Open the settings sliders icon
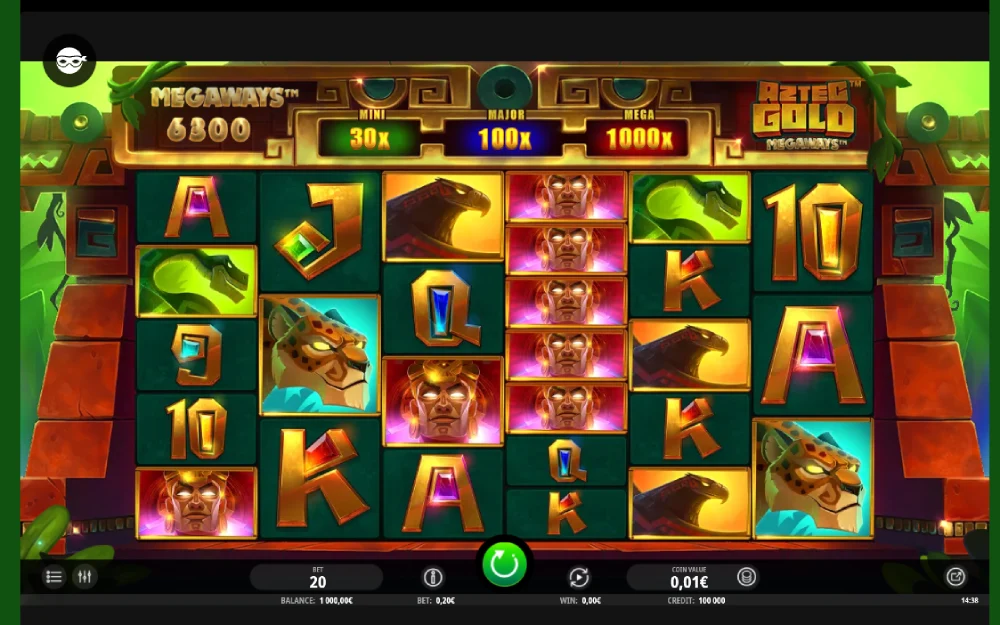 pos(85,577)
